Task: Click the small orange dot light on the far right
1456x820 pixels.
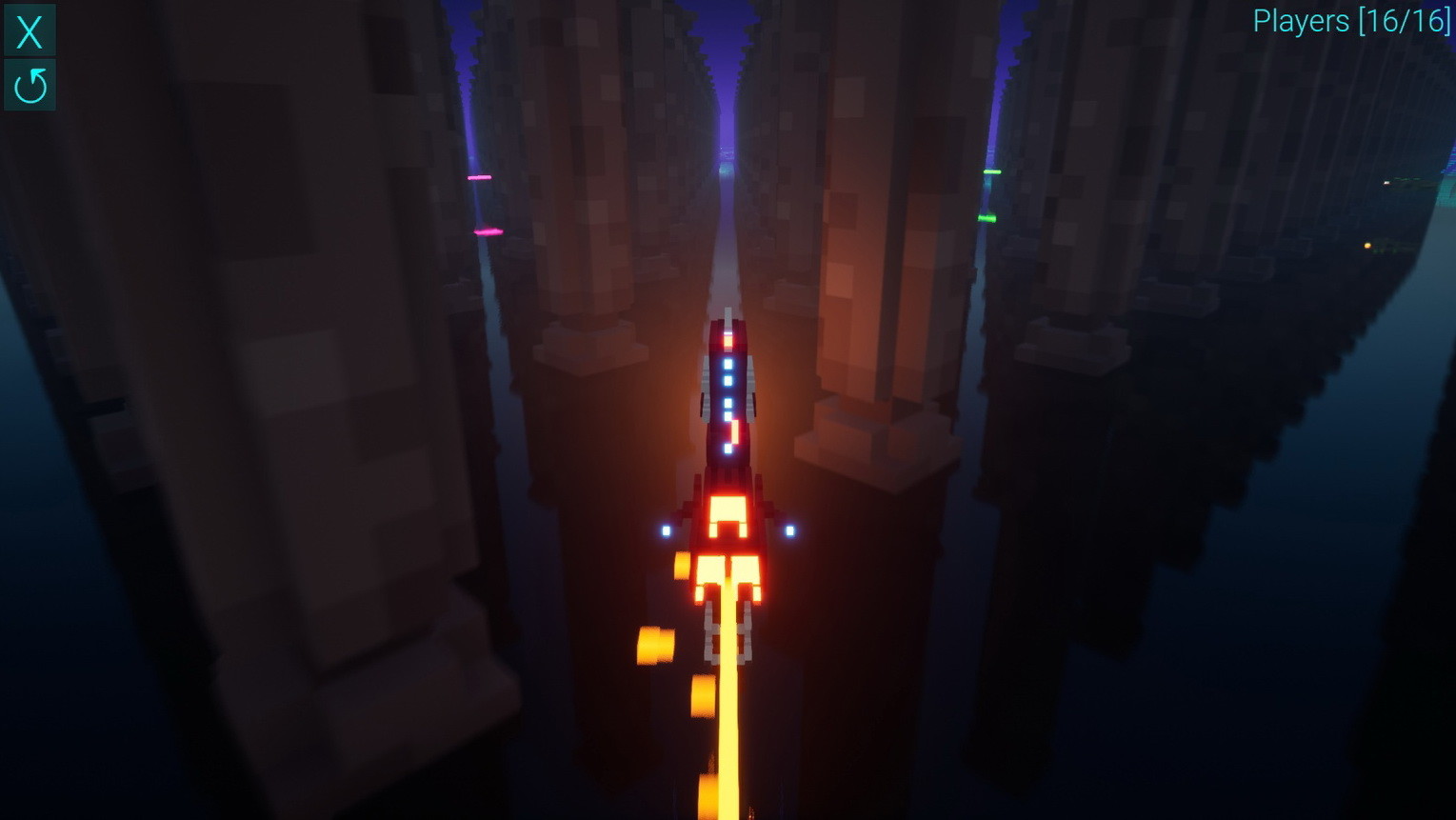Action: (x=1367, y=246)
